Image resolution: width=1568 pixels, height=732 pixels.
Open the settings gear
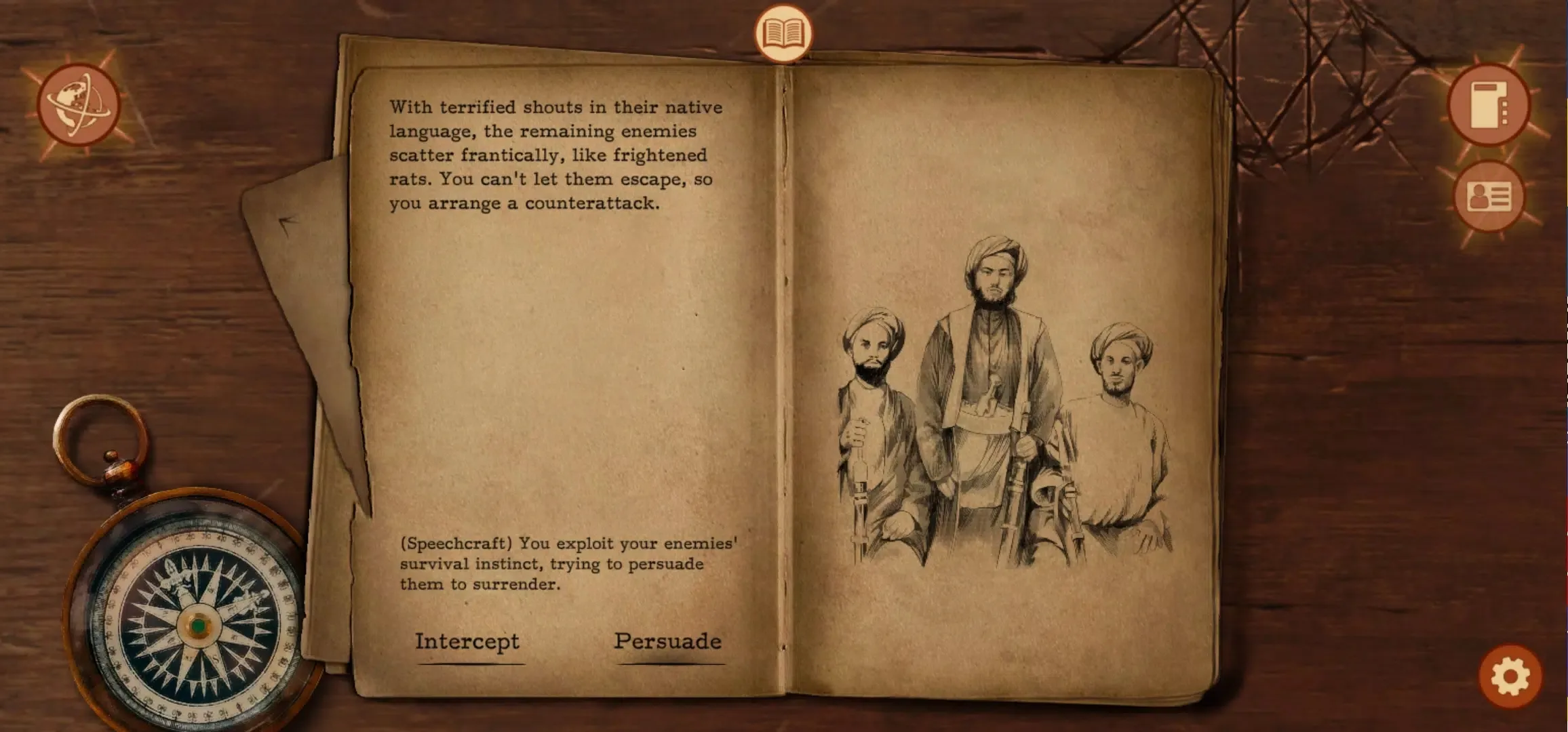pyautogui.click(x=1510, y=676)
